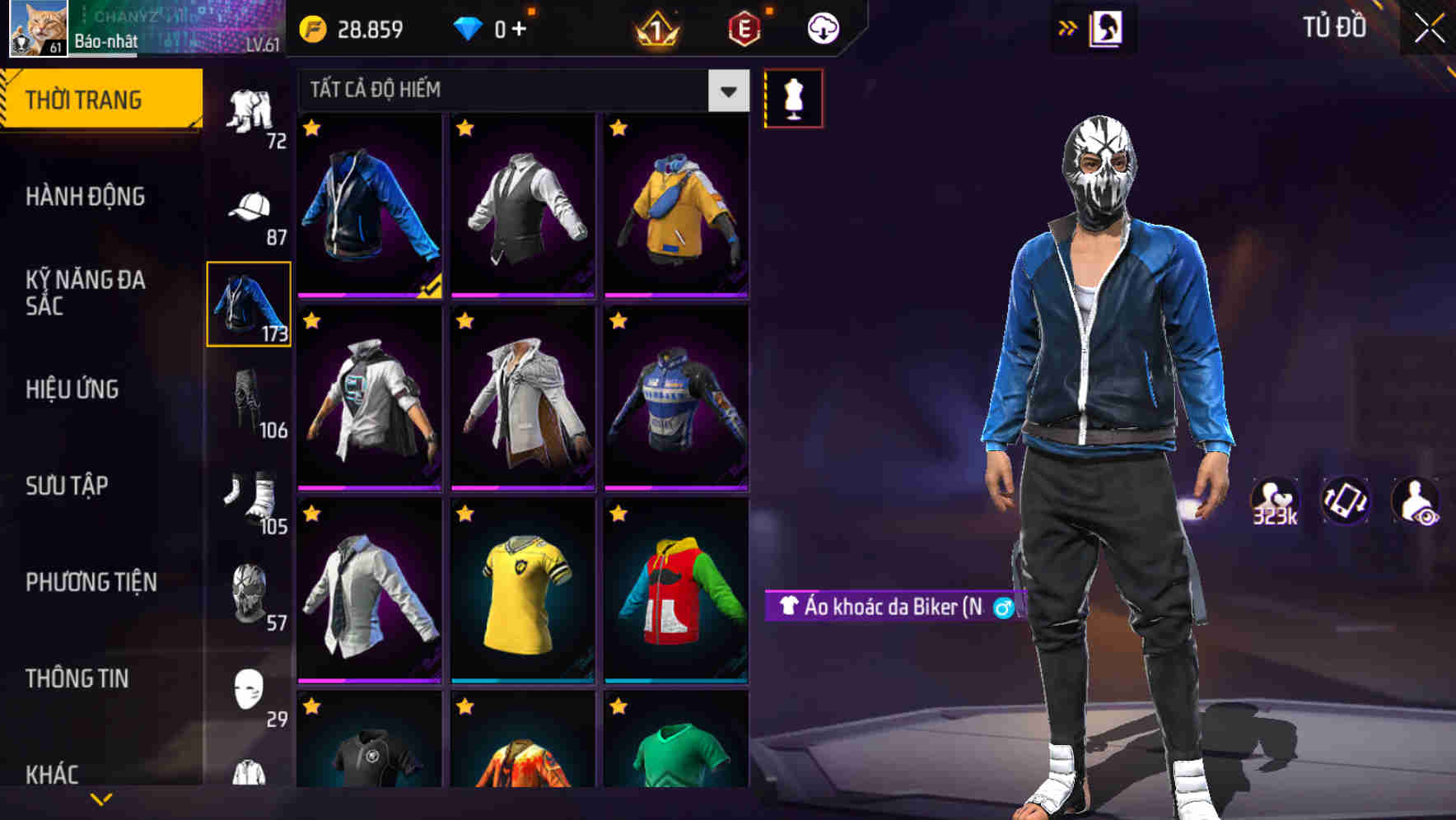Open the mannequin outfit preset icon
Viewport: 1456px width, 820px height.
[794, 96]
